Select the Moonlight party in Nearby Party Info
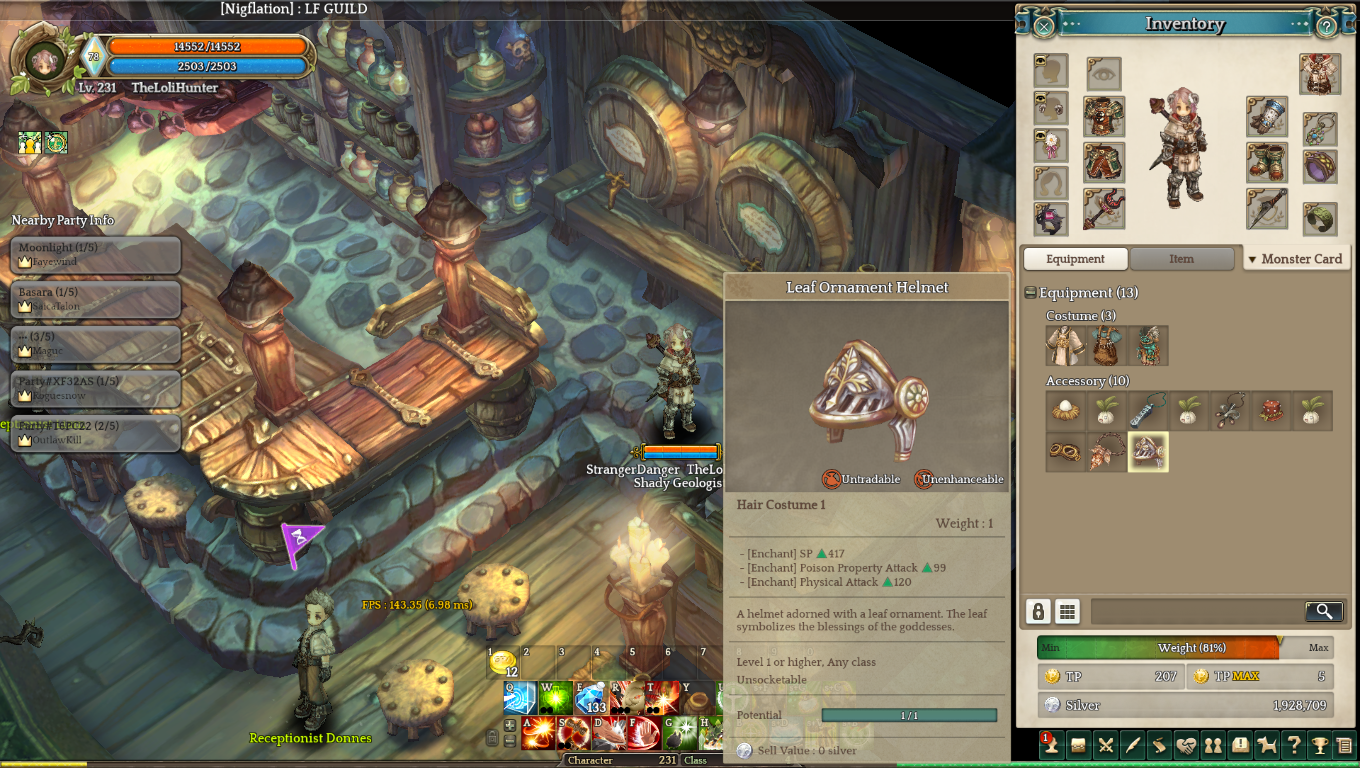1360x768 pixels. (96, 254)
